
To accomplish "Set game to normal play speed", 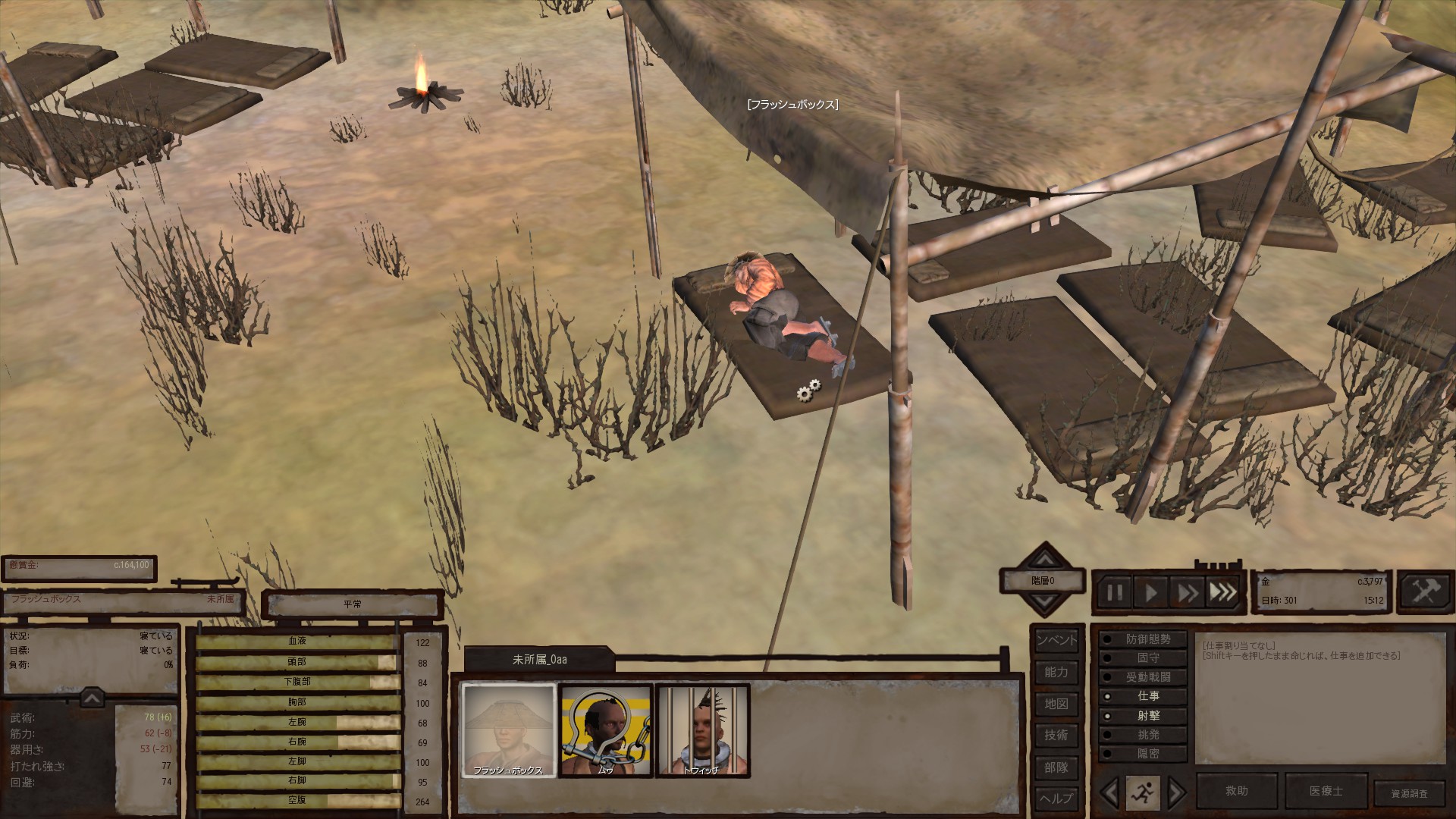I will (x=1150, y=592).
